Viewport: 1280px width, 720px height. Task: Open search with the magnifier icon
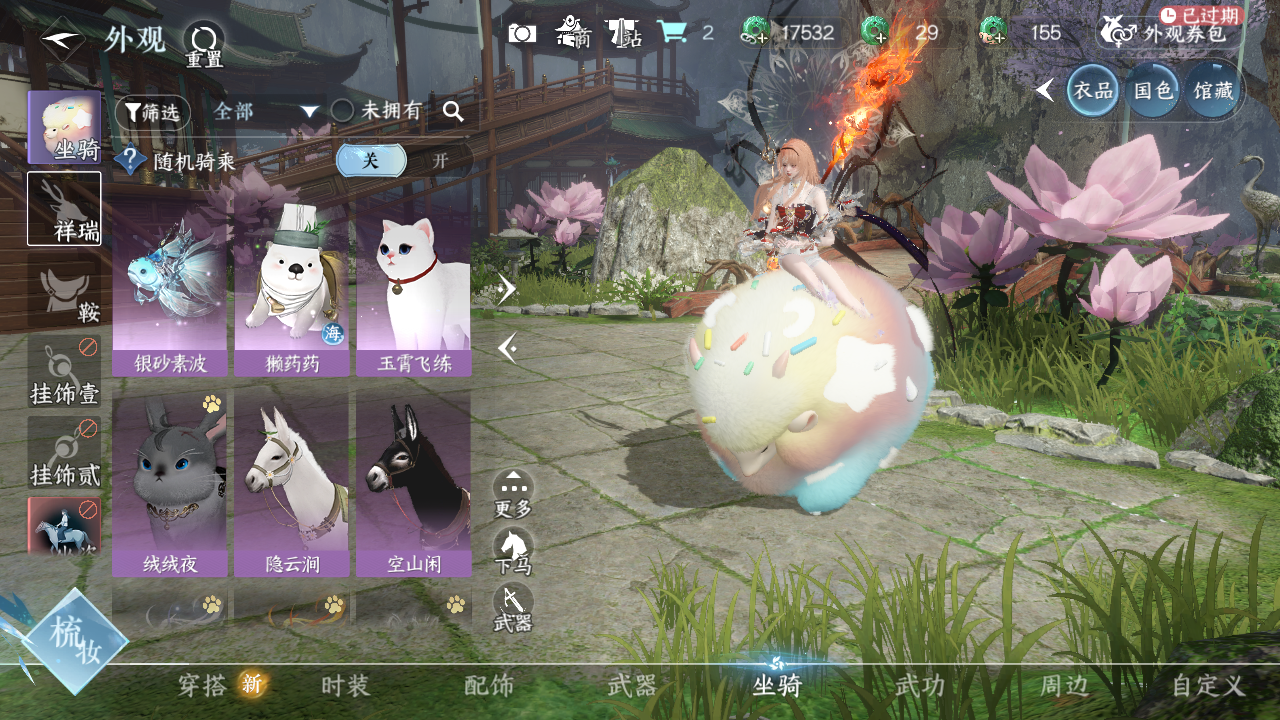[x=453, y=112]
